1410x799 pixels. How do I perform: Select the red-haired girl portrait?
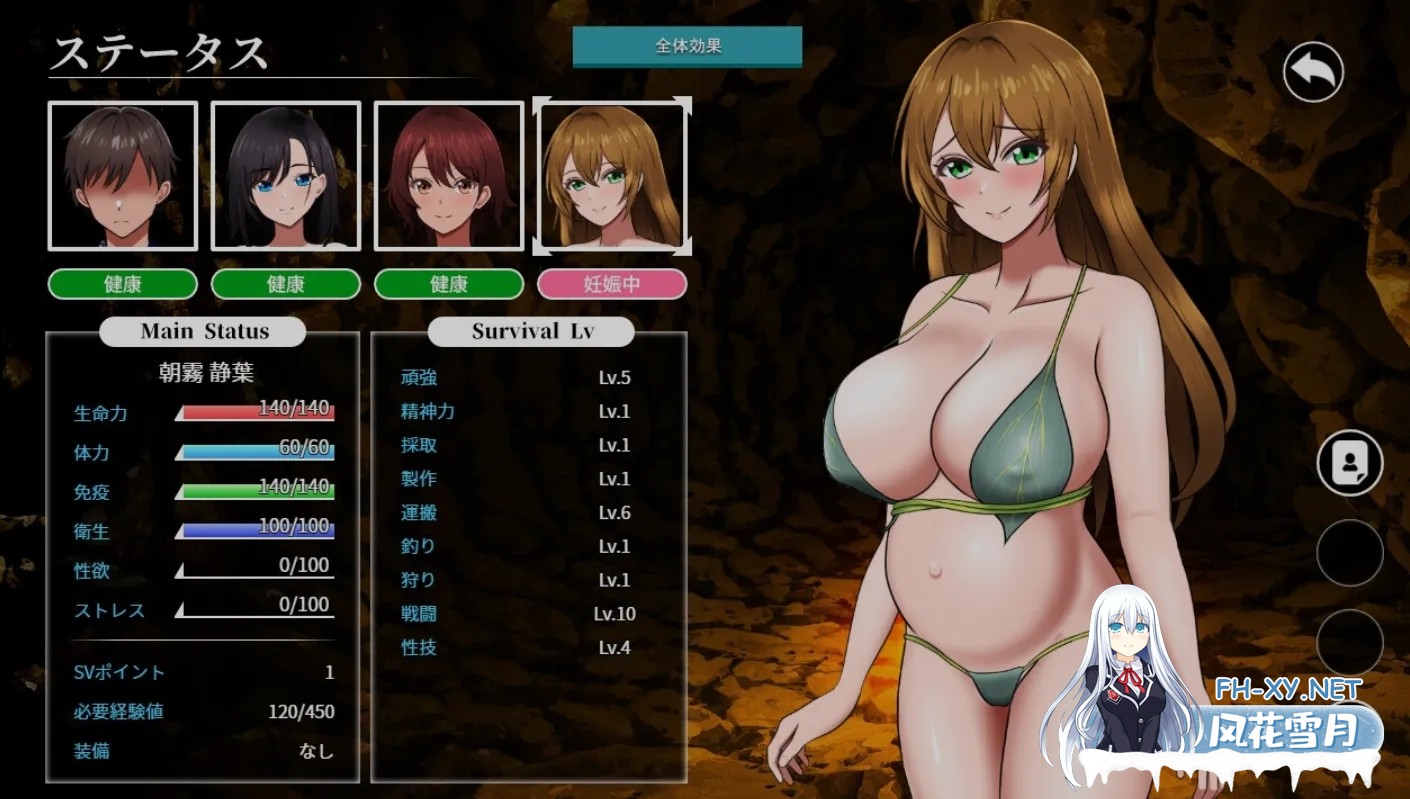click(449, 176)
